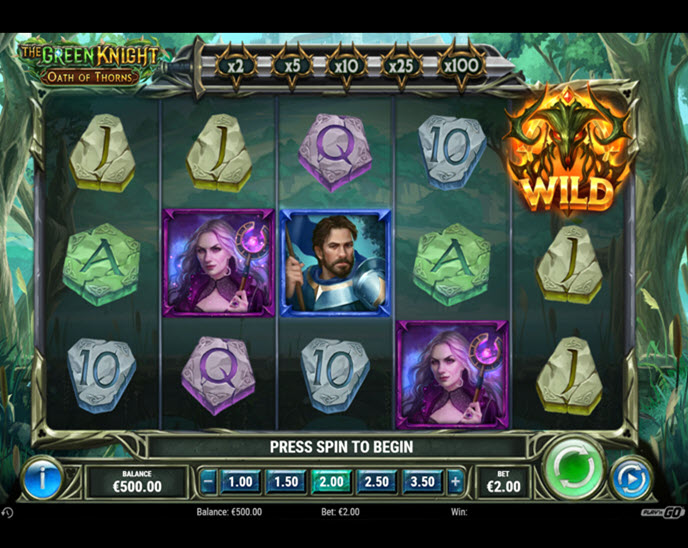
Task: Choose the 1.50 bet amount
Action: pyautogui.click(x=286, y=481)
